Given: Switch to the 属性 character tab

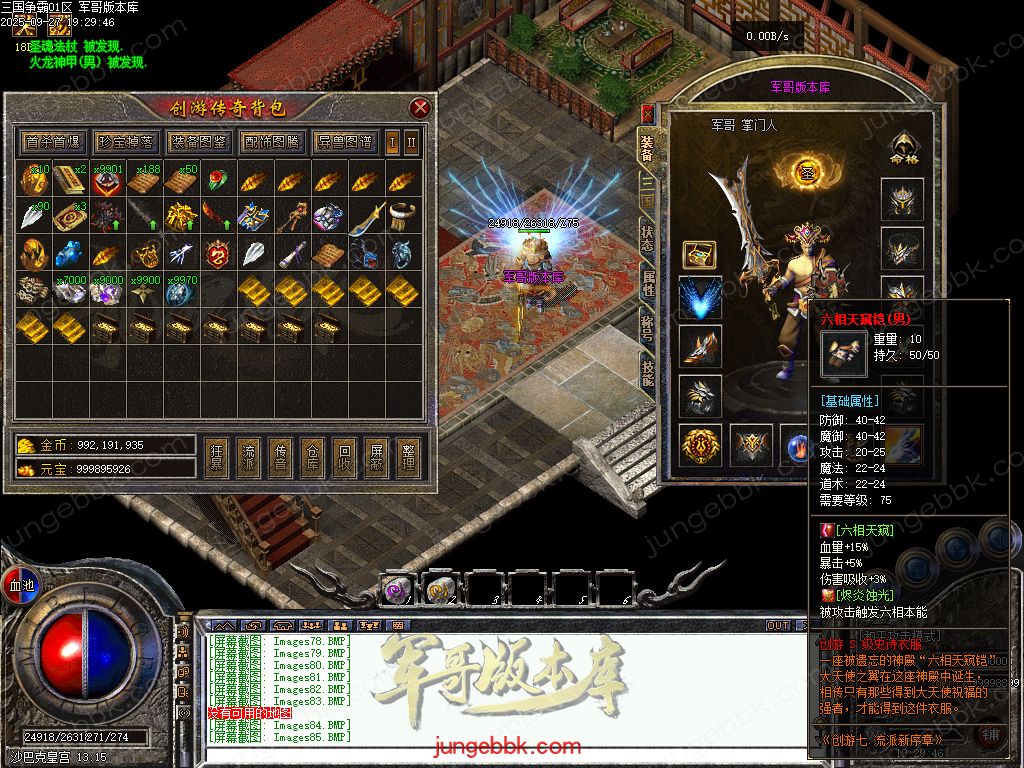Looking at the screenshot, I should pyautogui.click(x=648, y=282).
